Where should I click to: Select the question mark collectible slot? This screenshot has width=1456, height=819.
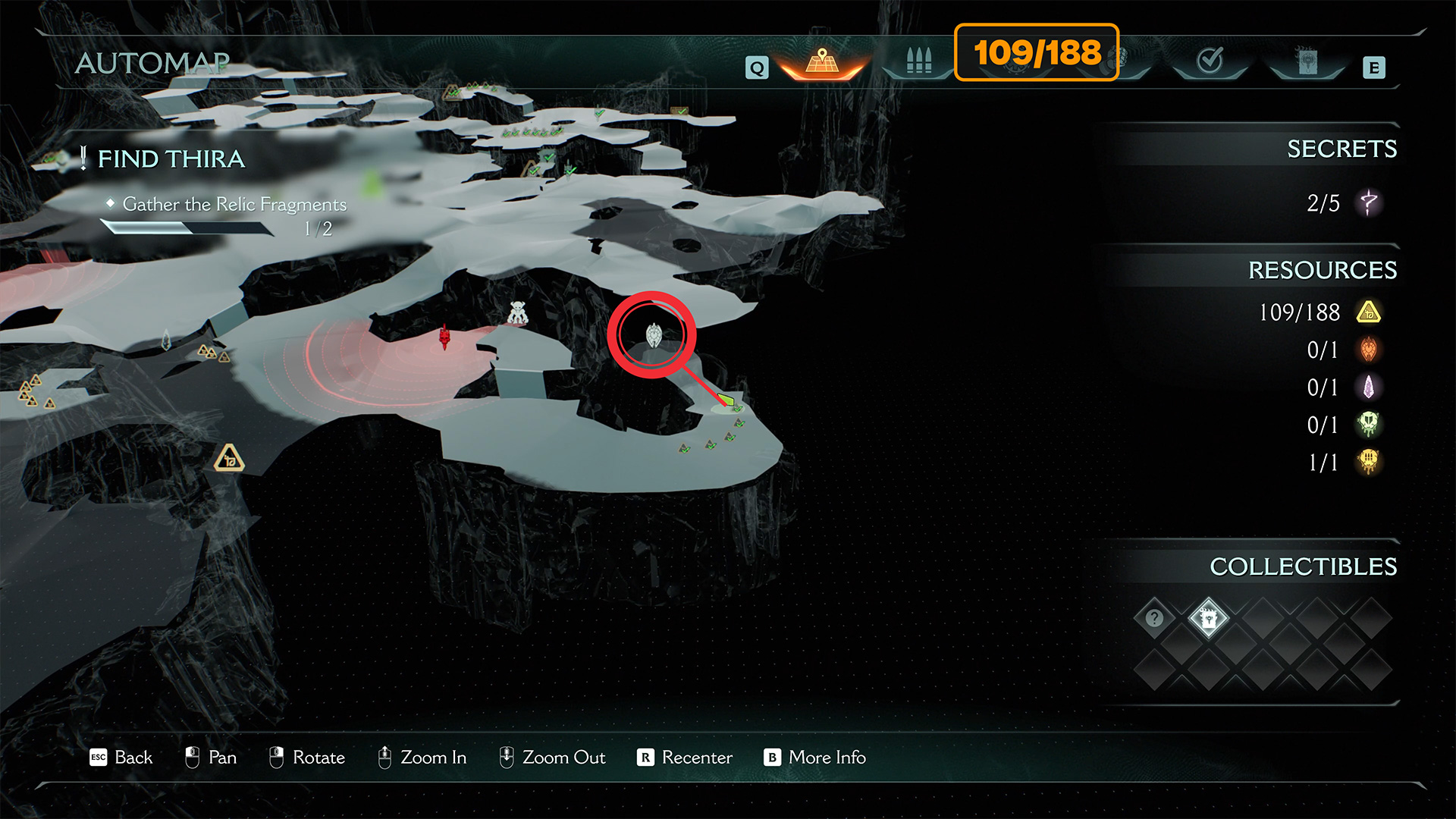pos(1154,618)
